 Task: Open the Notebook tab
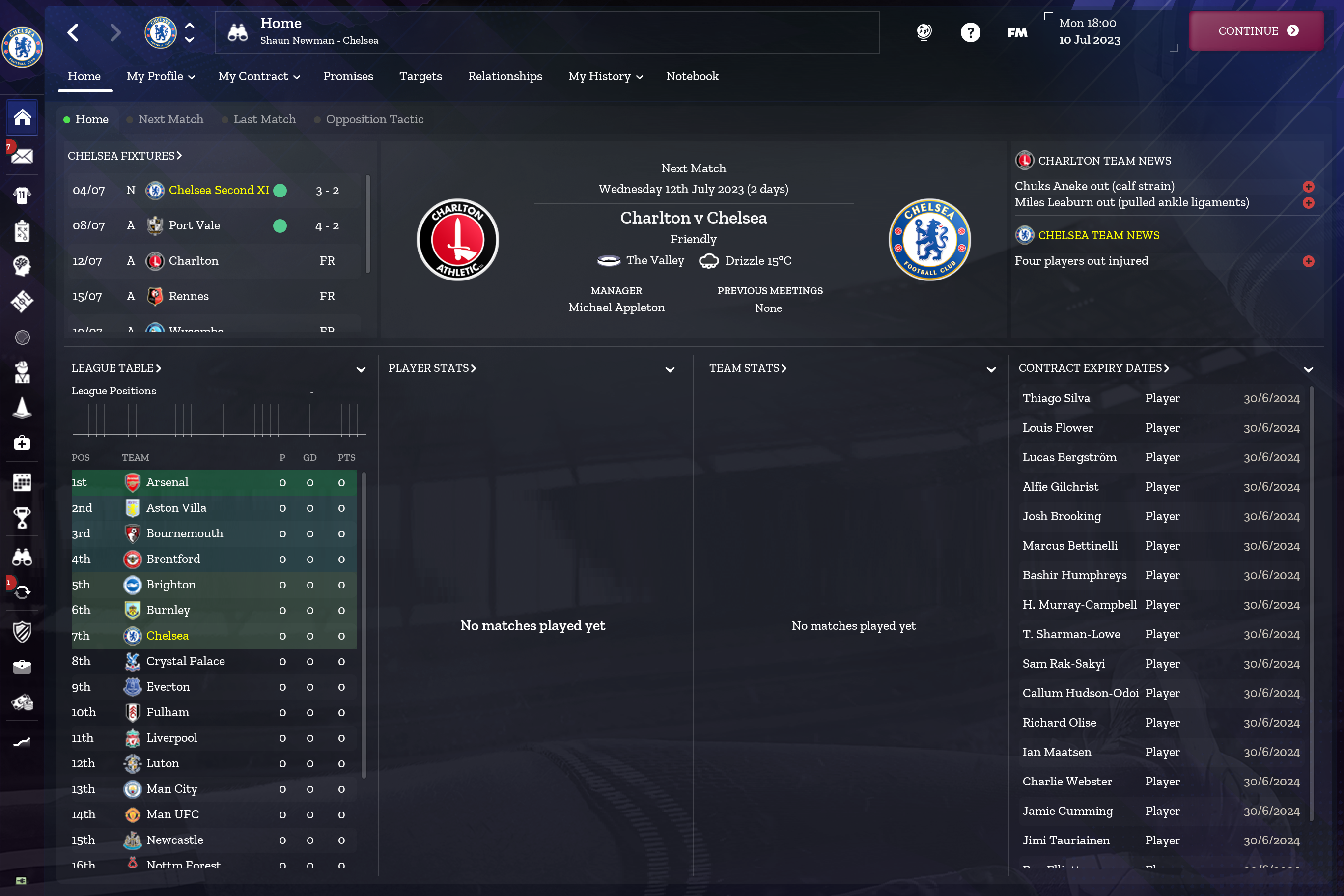coord(692,76)
